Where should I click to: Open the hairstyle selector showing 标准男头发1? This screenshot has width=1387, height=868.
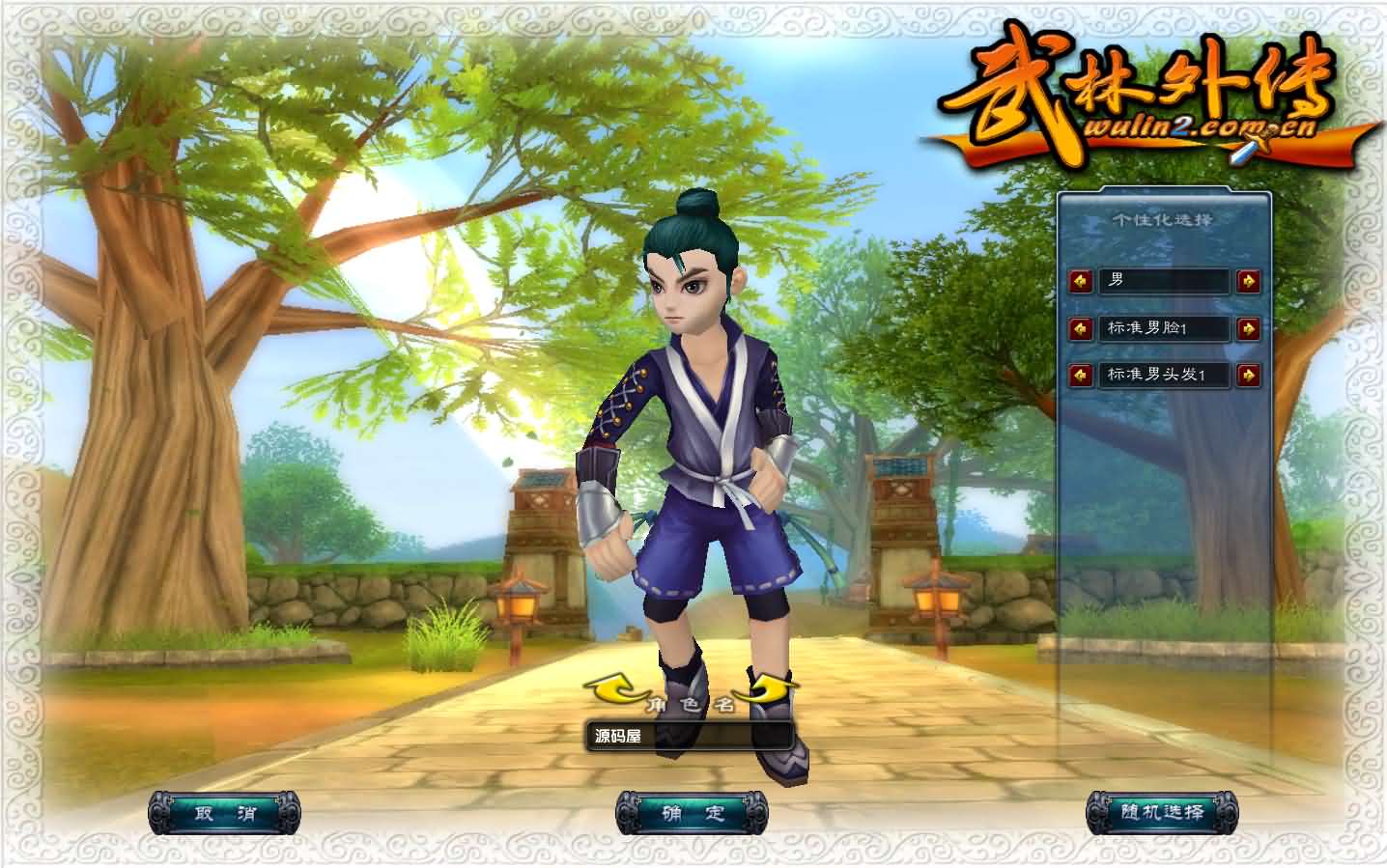click(1163, 377)
